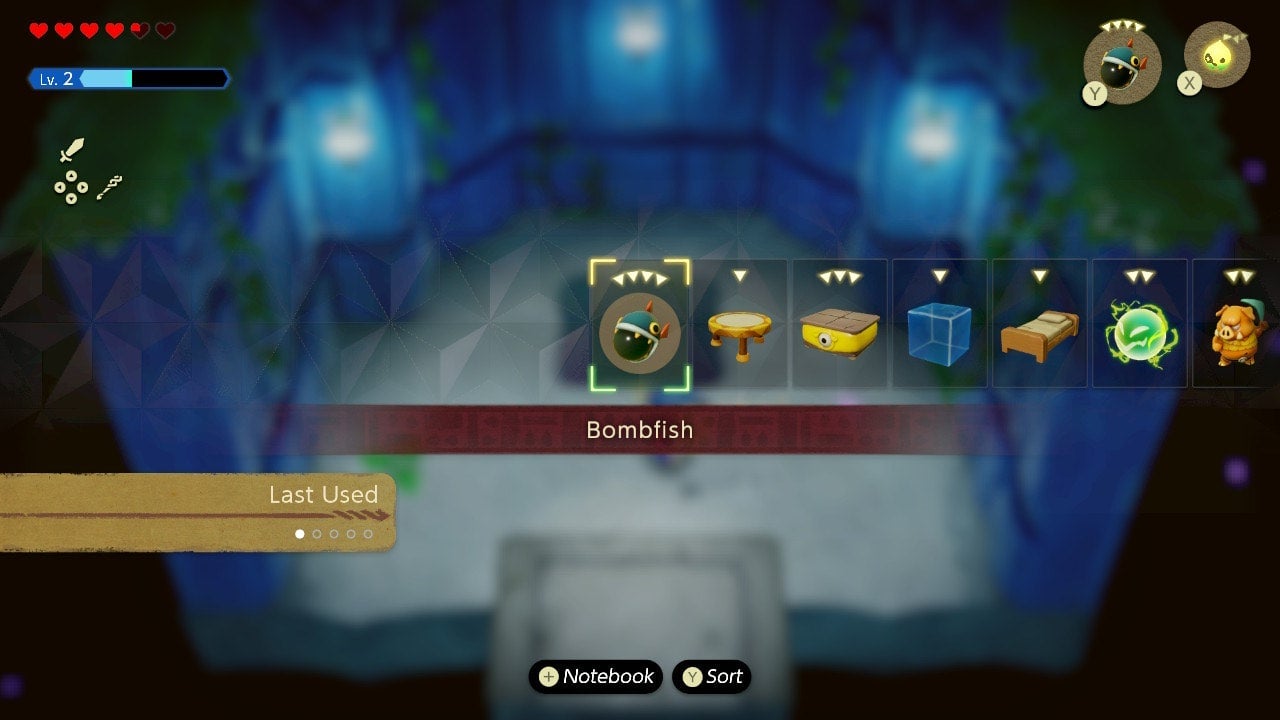
Task: Click the Bombfish name banner
Action: pos(640,429)
